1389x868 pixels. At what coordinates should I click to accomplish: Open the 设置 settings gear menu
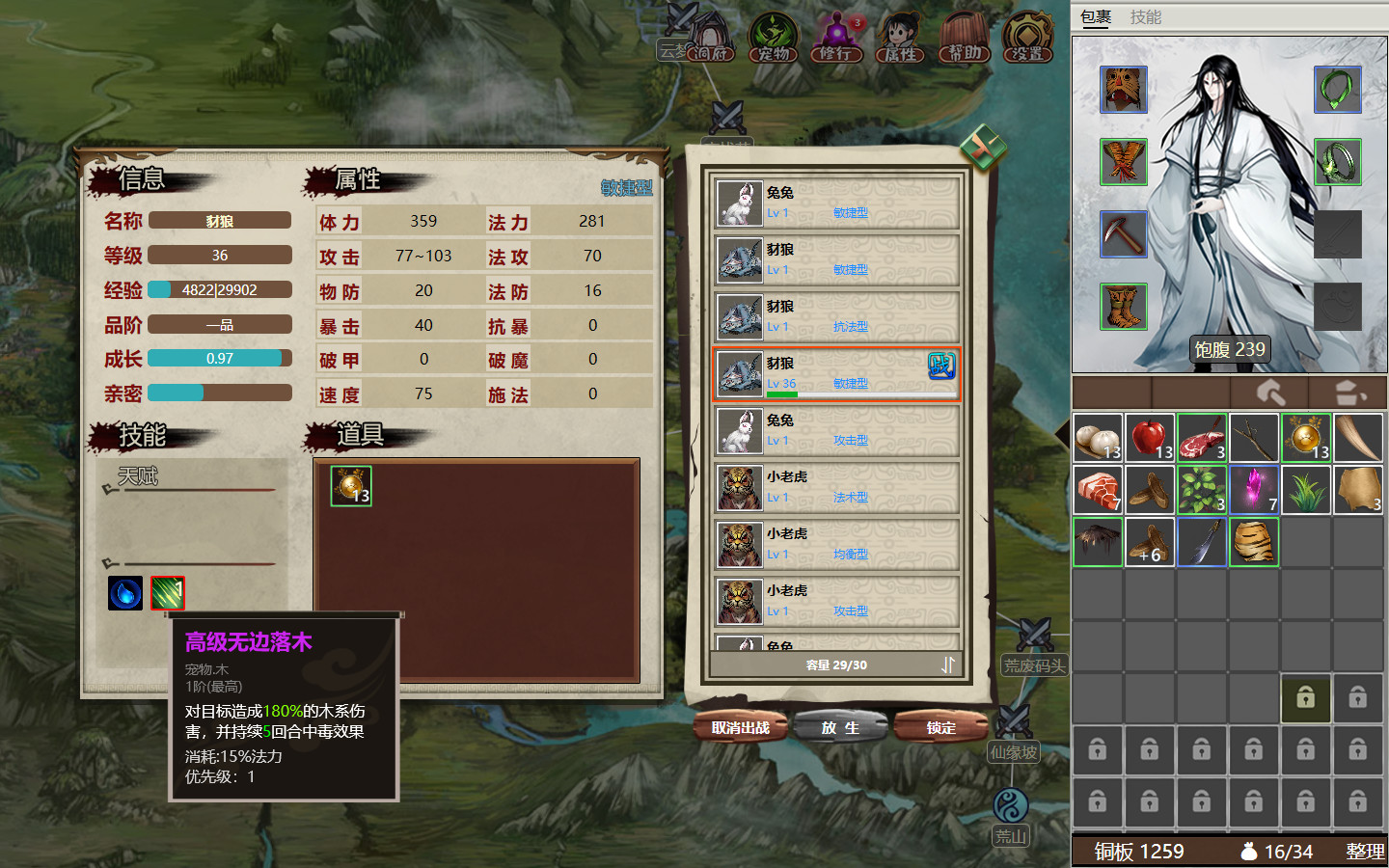pos(1027,39)
